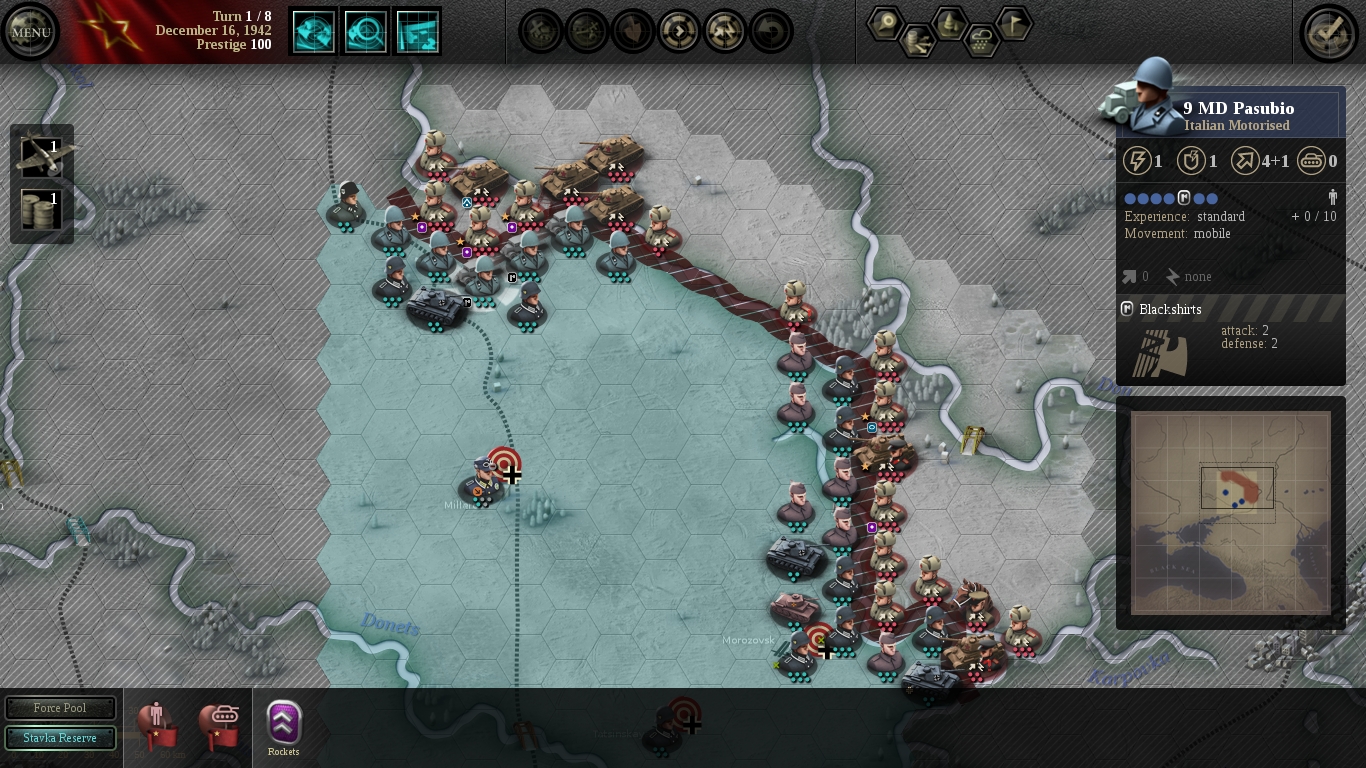This screenshot has height=768, width=1366.
Task: Choose the infantry reinforcement flag icon
Action: click(x=157, y=724)
